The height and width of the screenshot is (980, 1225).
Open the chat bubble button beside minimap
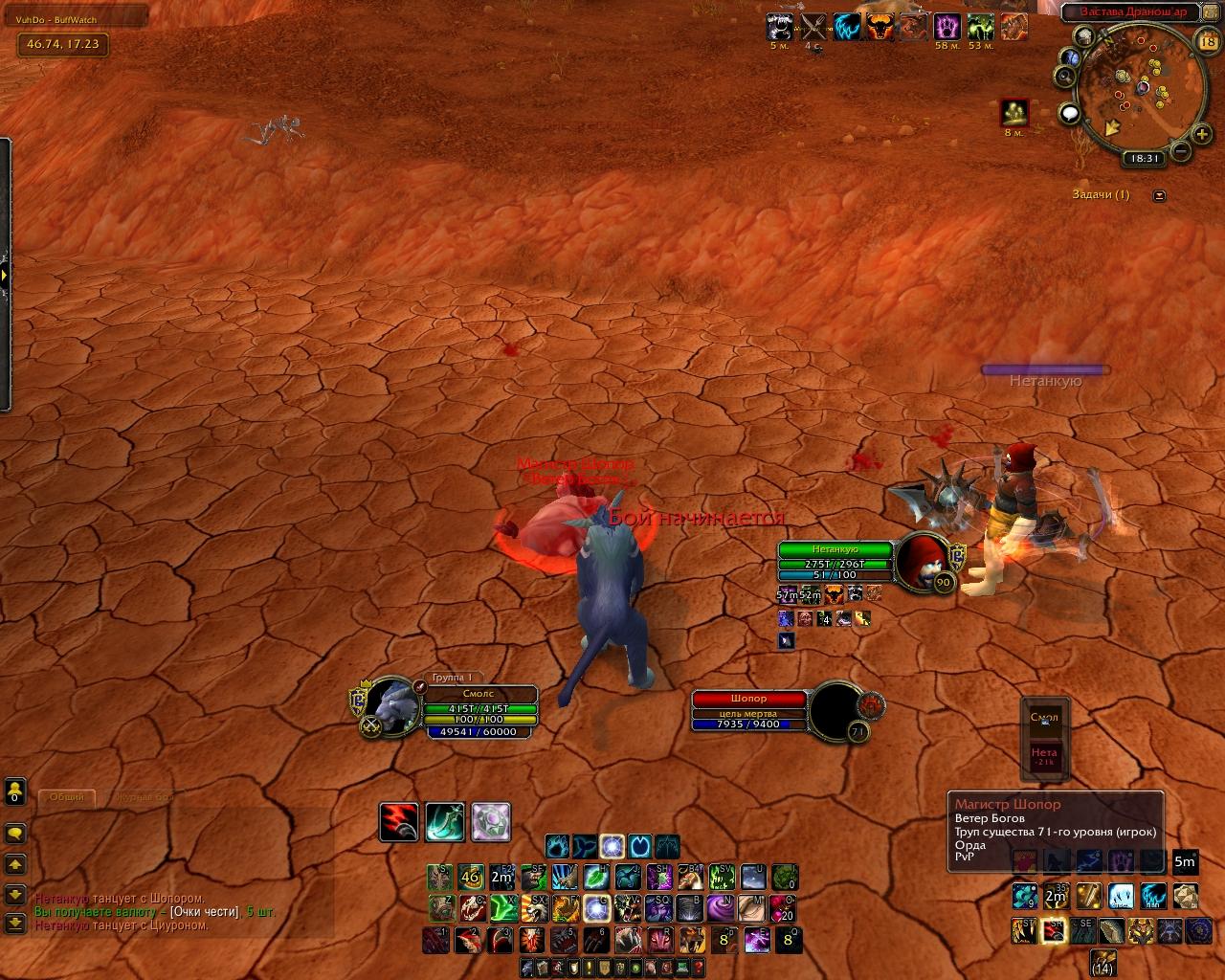click(1070, 115)
